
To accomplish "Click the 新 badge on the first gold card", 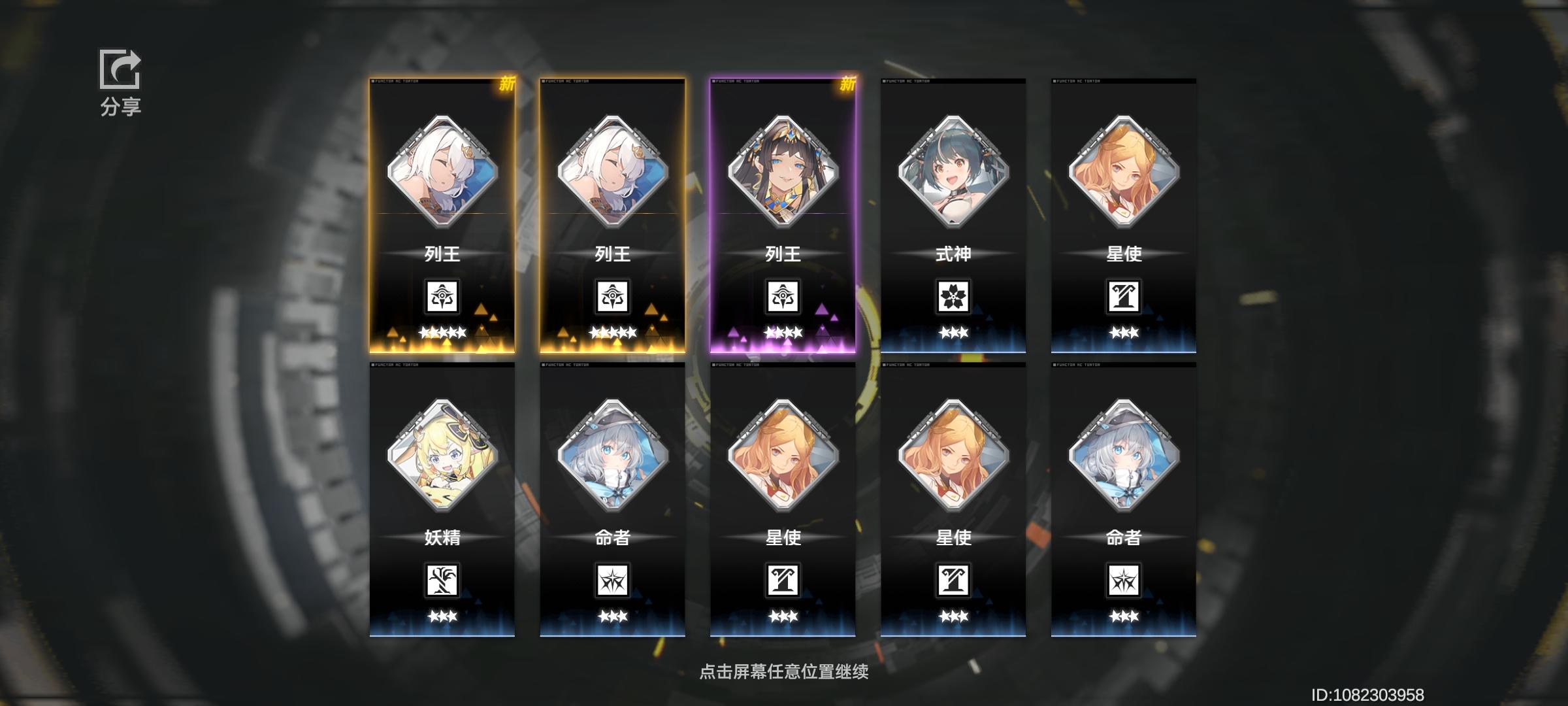I will [508, 84].
